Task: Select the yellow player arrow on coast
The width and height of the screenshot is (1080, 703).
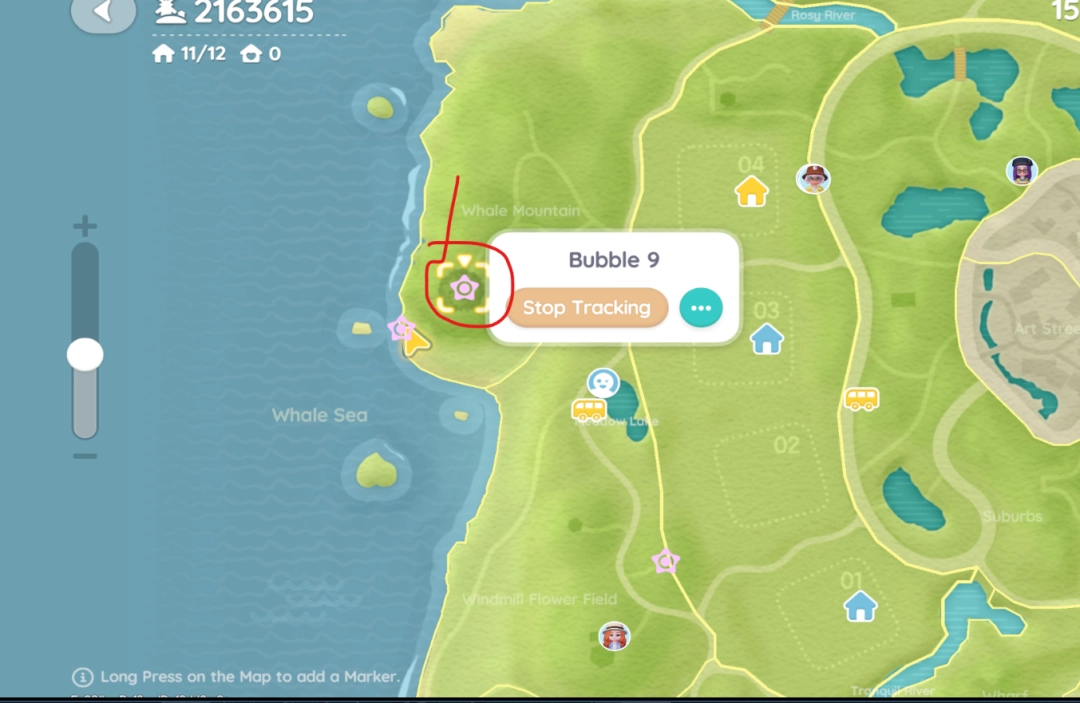Action: click(x=416, y=344)
